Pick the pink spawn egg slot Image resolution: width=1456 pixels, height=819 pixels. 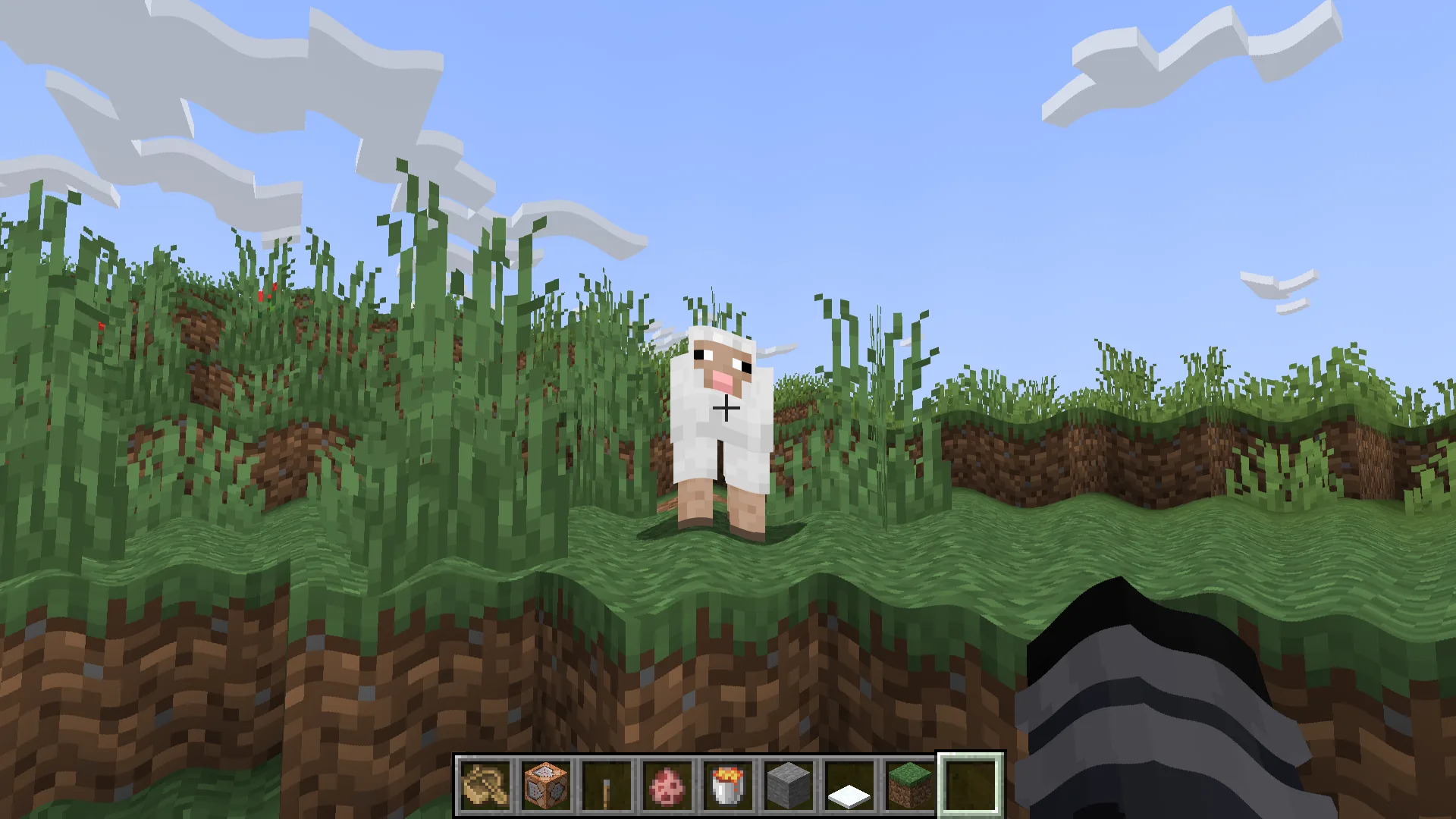tap(667, 785)
